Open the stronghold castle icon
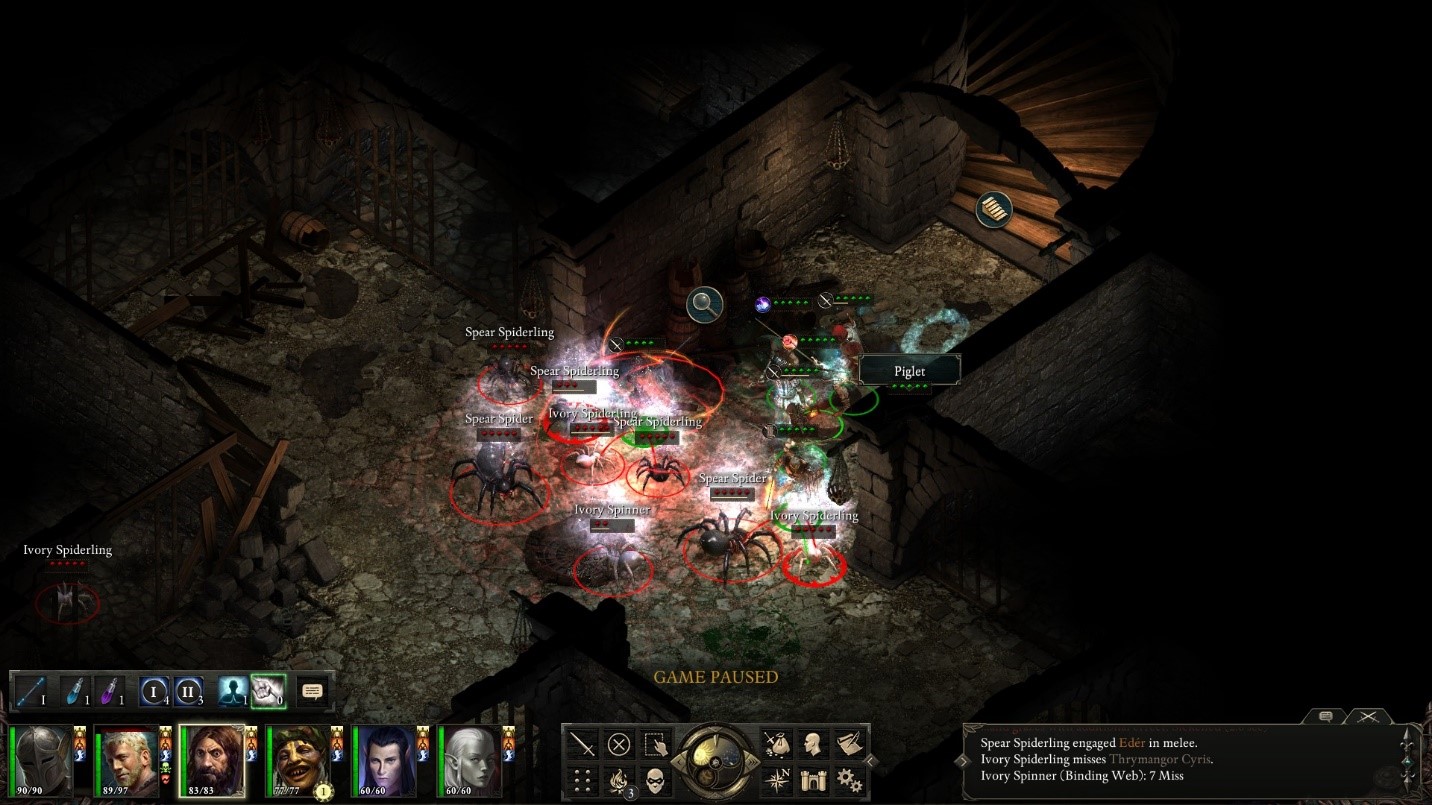Screen dimensions: 1432x805 click(814, 780)
